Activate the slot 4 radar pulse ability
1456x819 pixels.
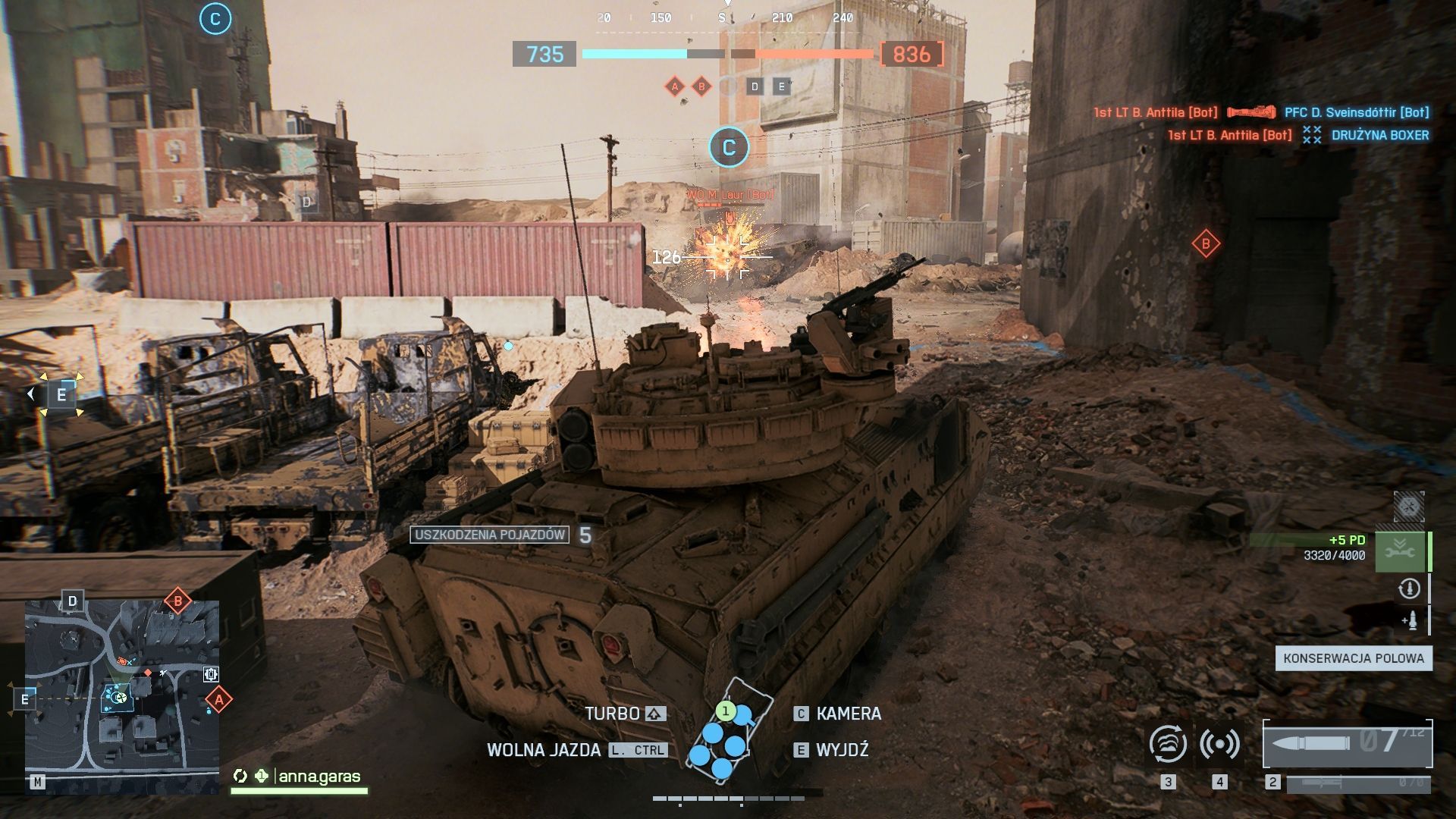[1219, 744]
